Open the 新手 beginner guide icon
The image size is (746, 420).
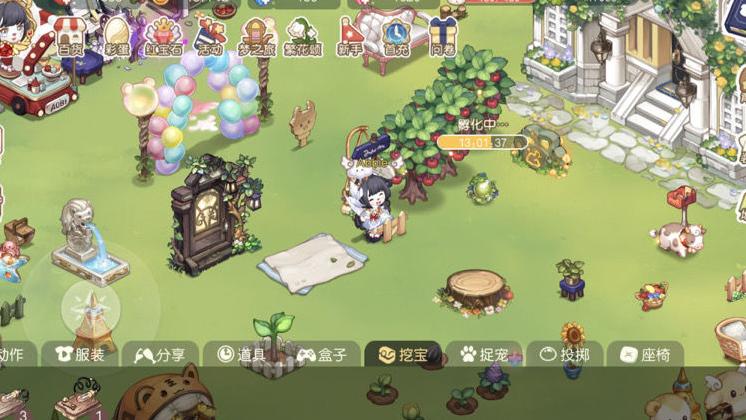tap(351, 36)
